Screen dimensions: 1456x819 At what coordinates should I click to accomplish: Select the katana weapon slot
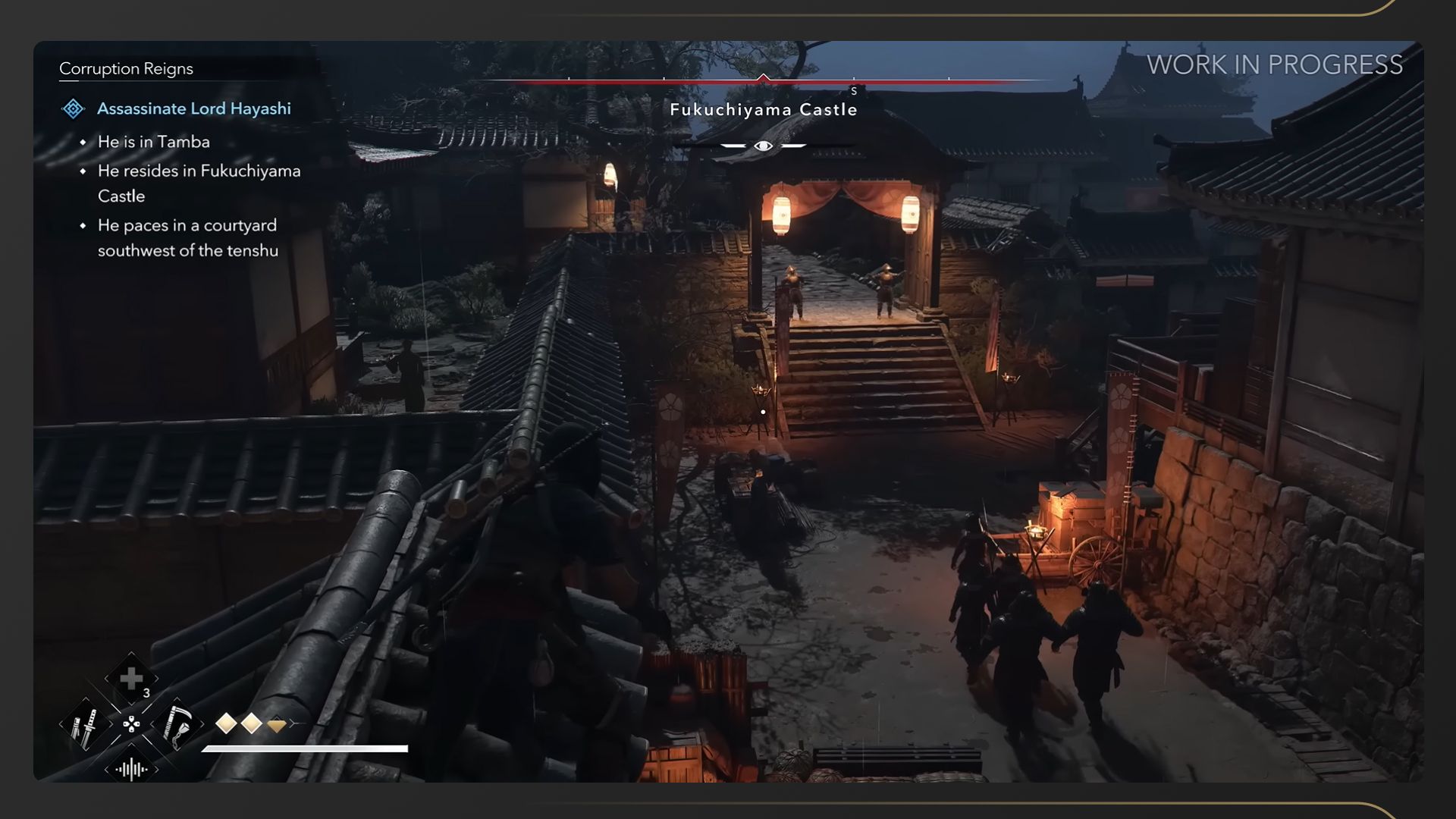(x=85, y=725)
